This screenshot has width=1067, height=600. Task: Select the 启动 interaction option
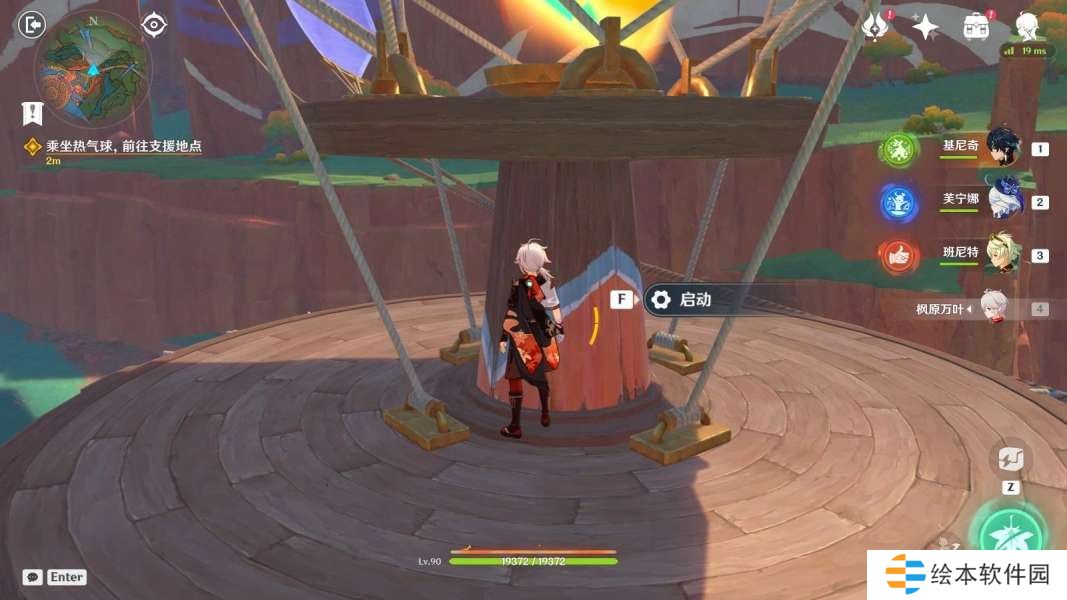[694, 299]
